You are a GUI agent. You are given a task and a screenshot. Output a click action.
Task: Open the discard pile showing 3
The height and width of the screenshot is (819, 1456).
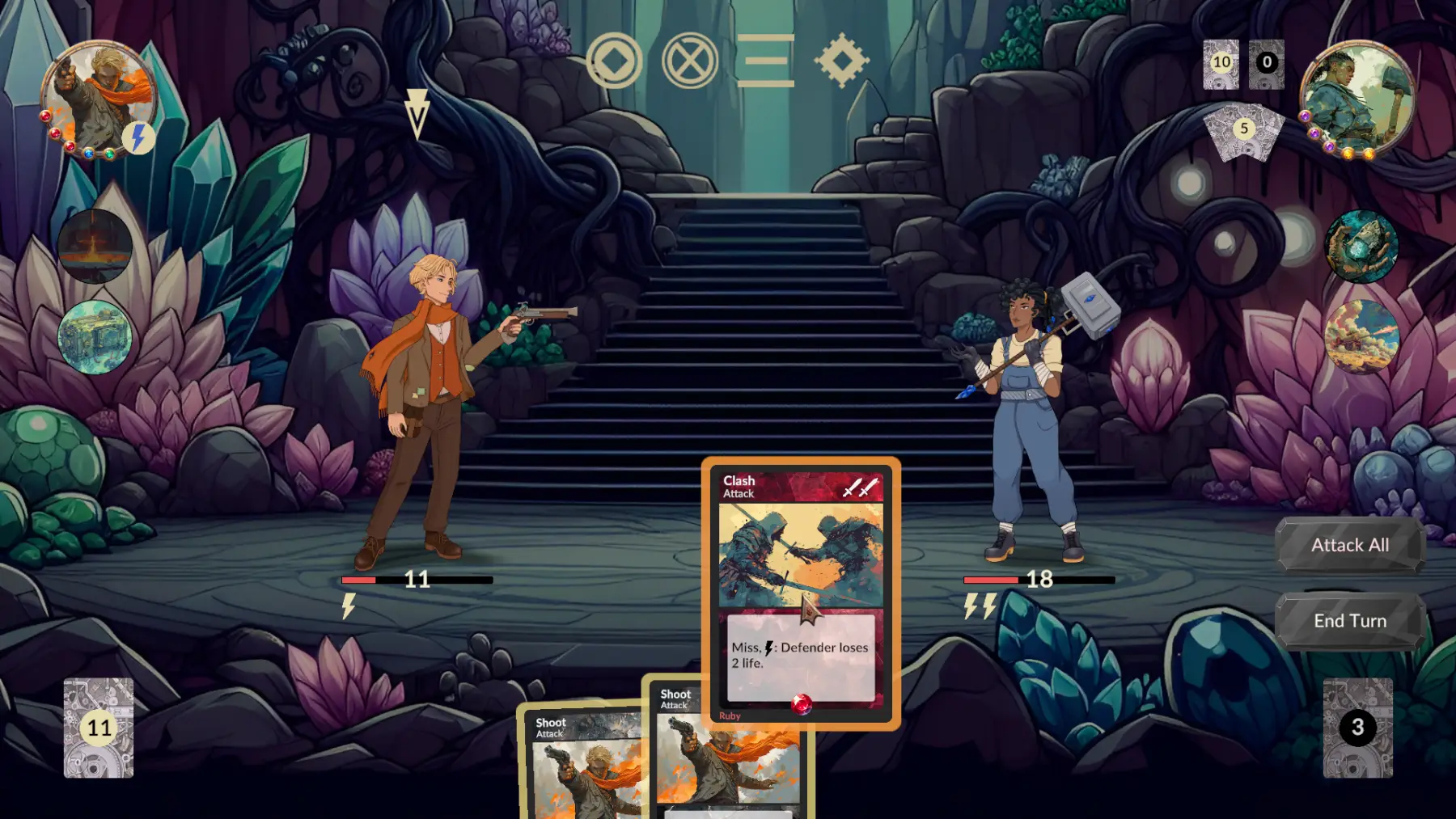click(x=1357, y=728)
